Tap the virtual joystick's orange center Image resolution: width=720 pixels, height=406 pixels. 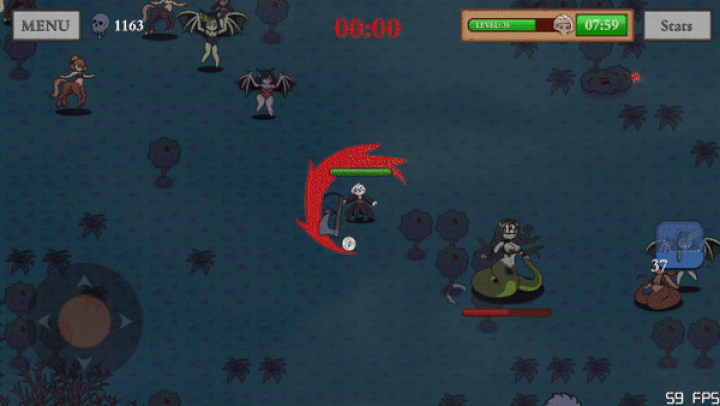pyautogui.click(x=84, y=320)
